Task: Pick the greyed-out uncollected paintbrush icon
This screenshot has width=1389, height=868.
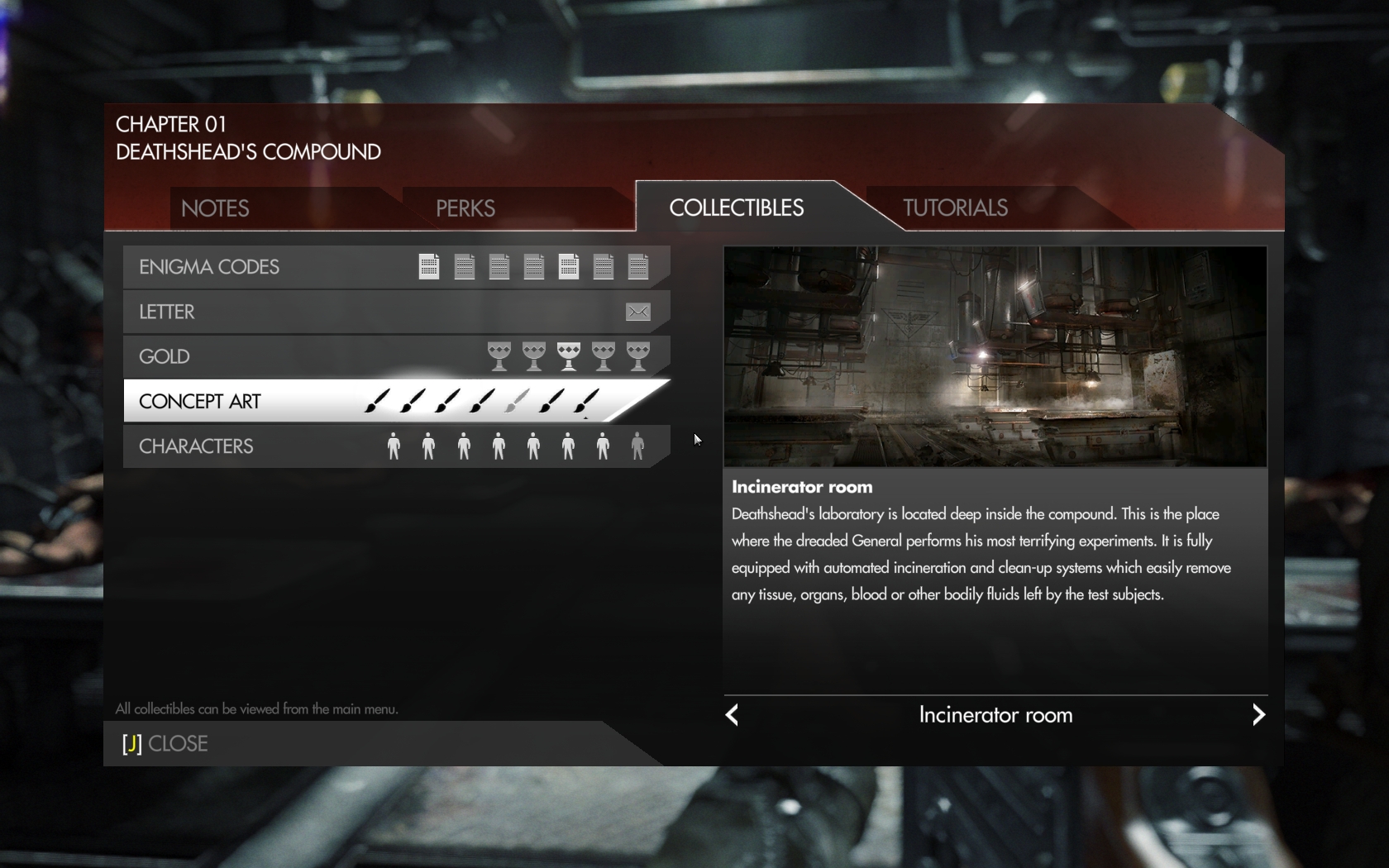Action: pos(517,401)
